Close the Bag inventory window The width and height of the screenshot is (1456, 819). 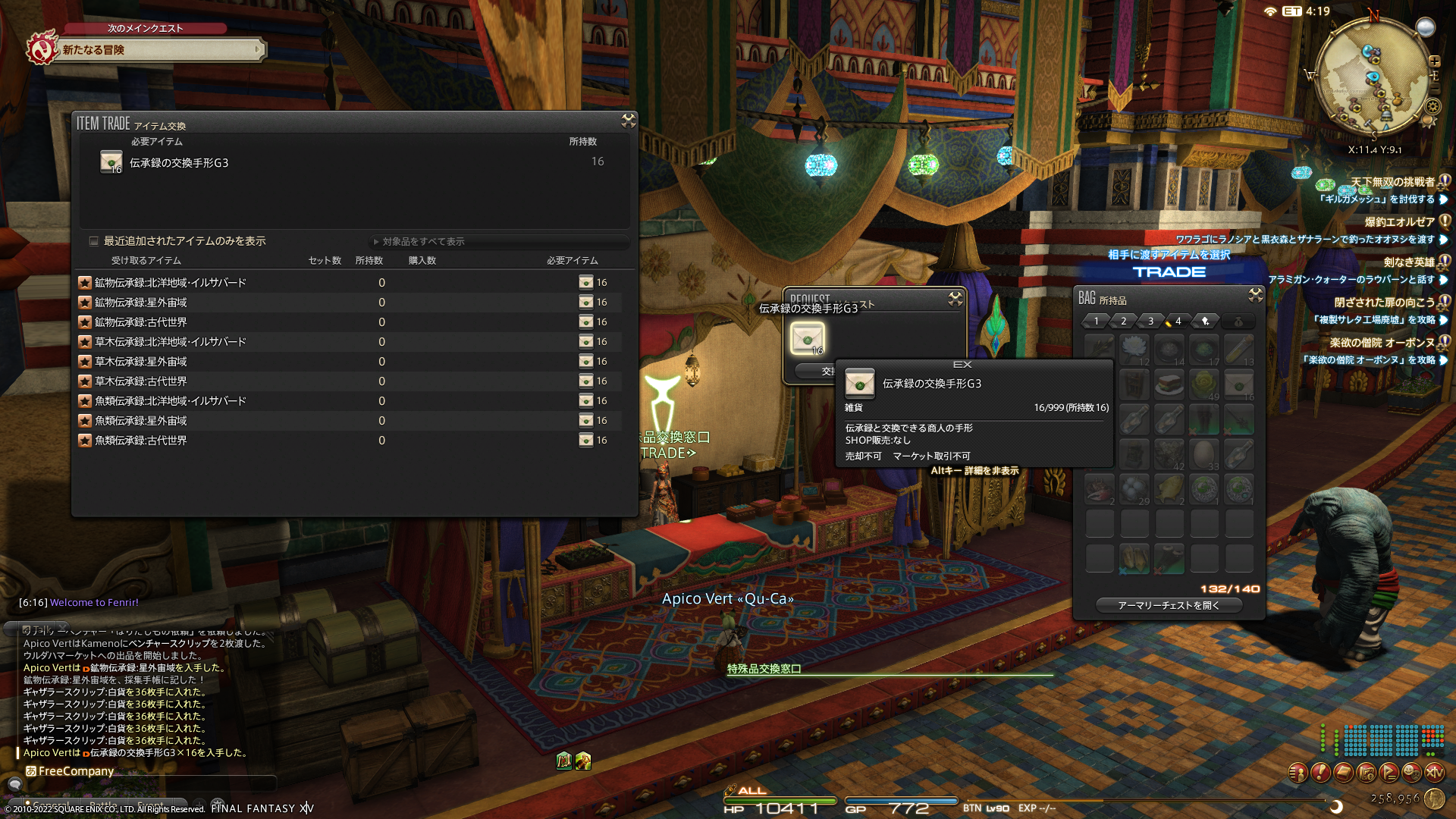click(1256, 295)
